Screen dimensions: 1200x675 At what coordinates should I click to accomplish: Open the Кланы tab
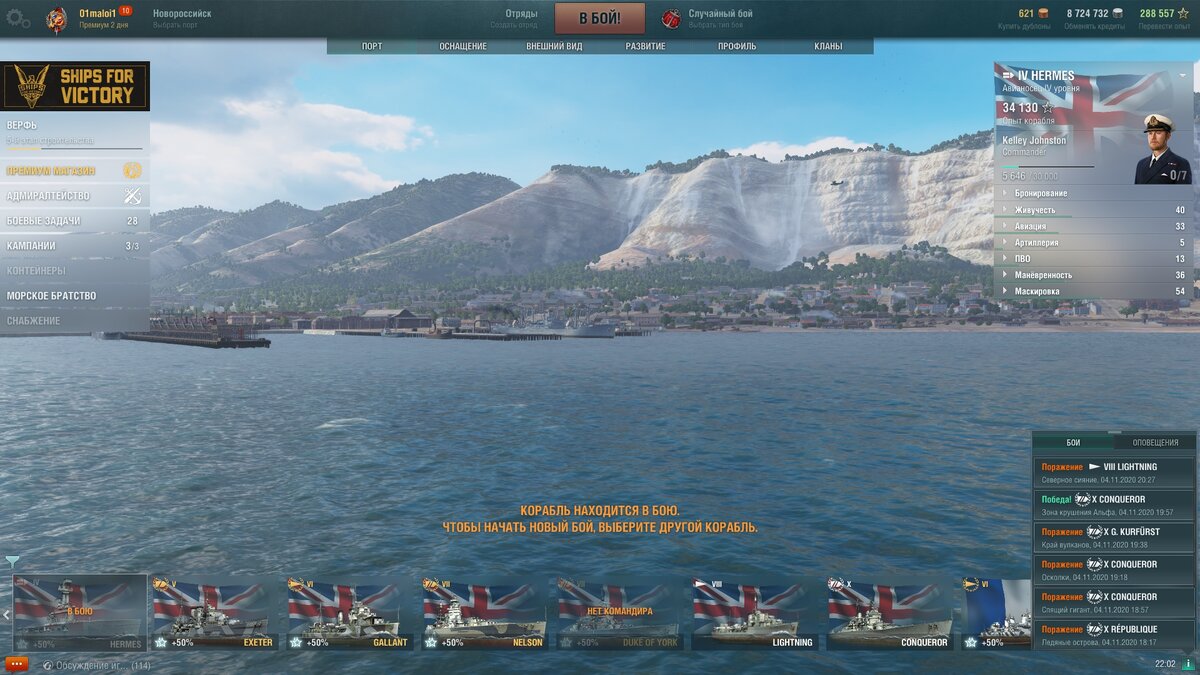[828, 46]
